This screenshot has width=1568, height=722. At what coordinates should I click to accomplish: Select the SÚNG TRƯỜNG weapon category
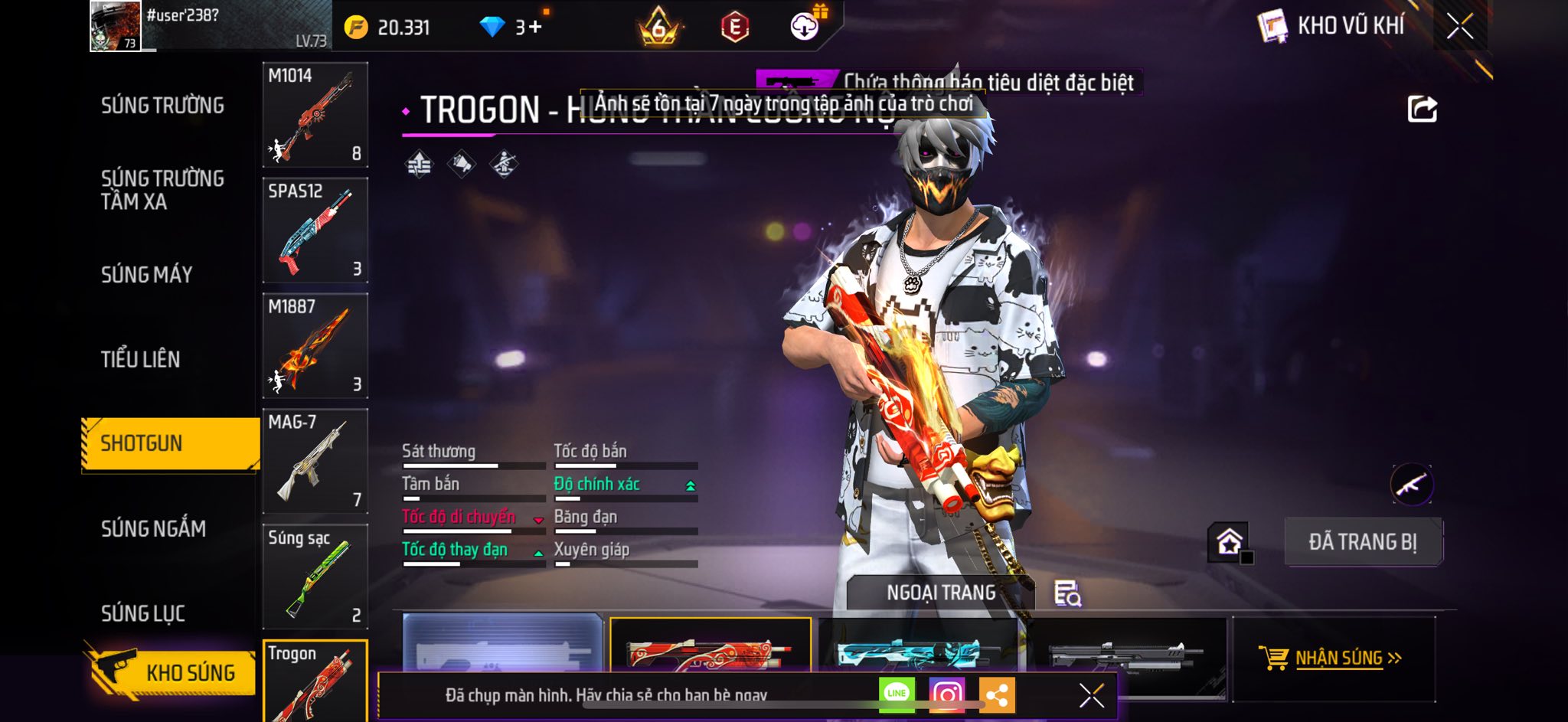162,106
